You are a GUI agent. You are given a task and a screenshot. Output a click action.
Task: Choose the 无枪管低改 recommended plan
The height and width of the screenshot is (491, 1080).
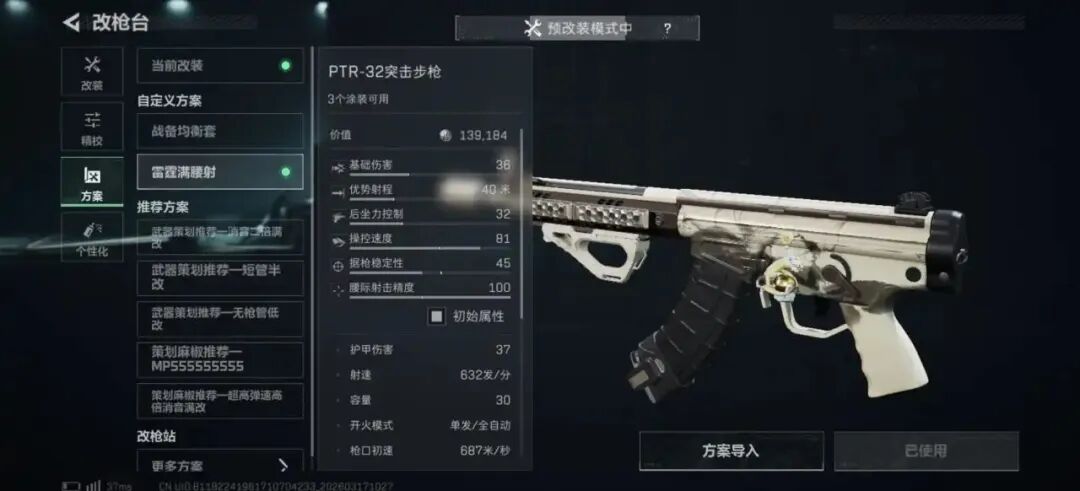point(220,318)
